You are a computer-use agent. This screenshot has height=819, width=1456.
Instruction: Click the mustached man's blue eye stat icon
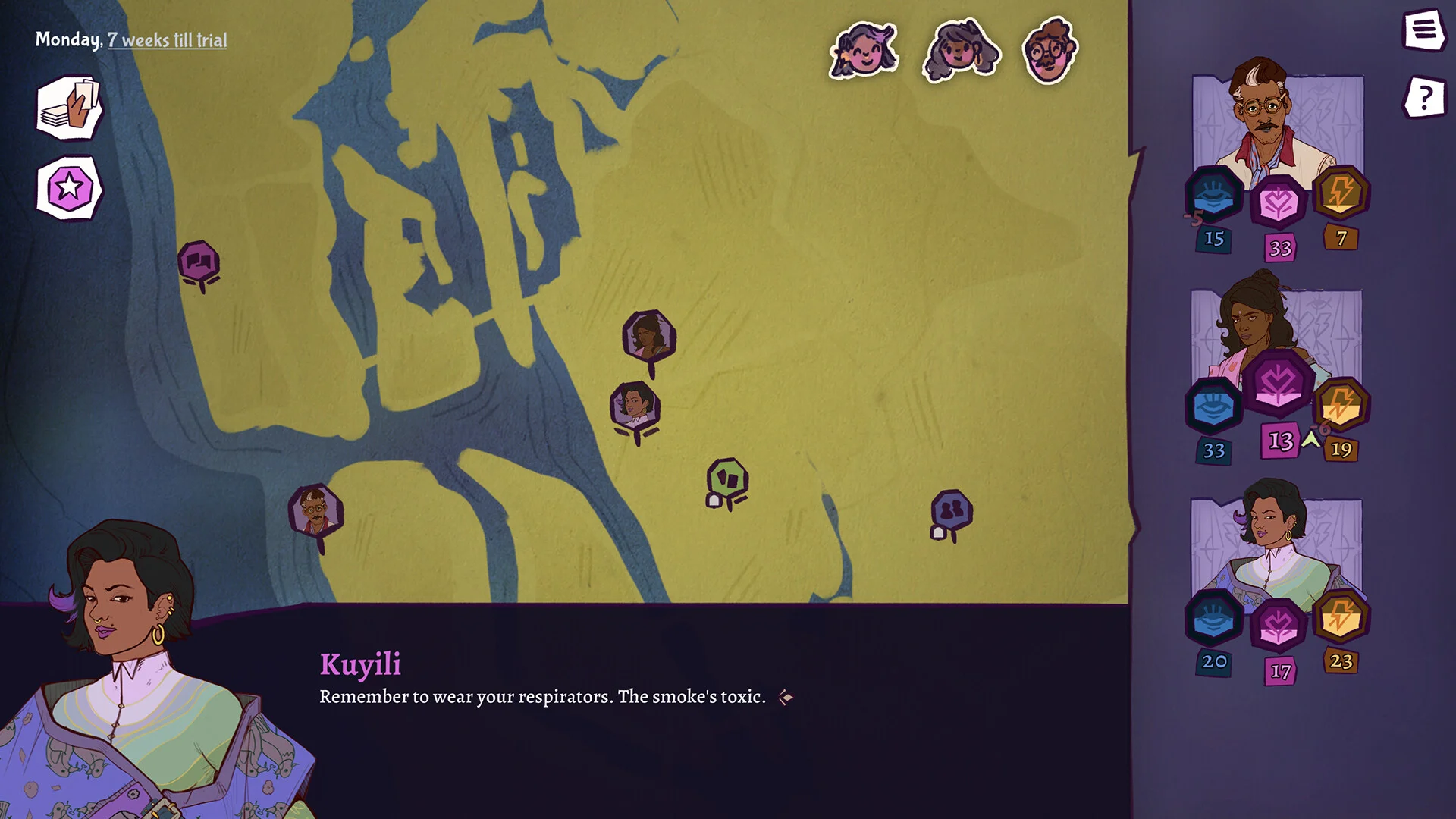coord(1213,193)
